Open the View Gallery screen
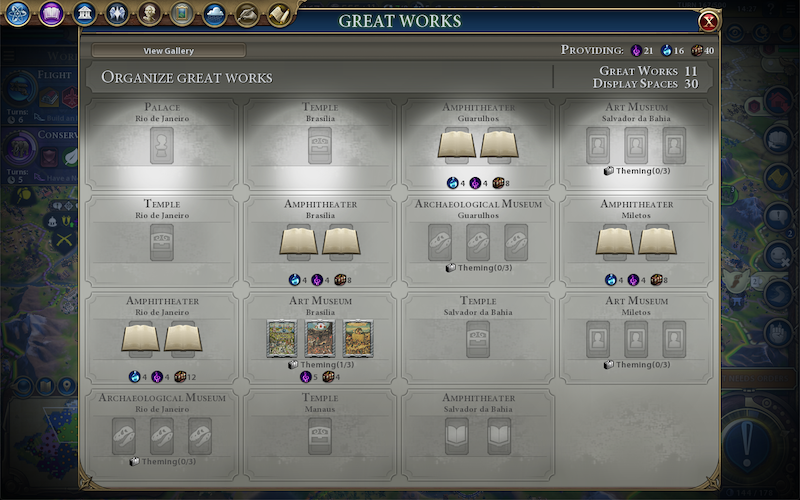Viewport: 800px width, 500px height. pyautogui.click(x=169, y=51)
